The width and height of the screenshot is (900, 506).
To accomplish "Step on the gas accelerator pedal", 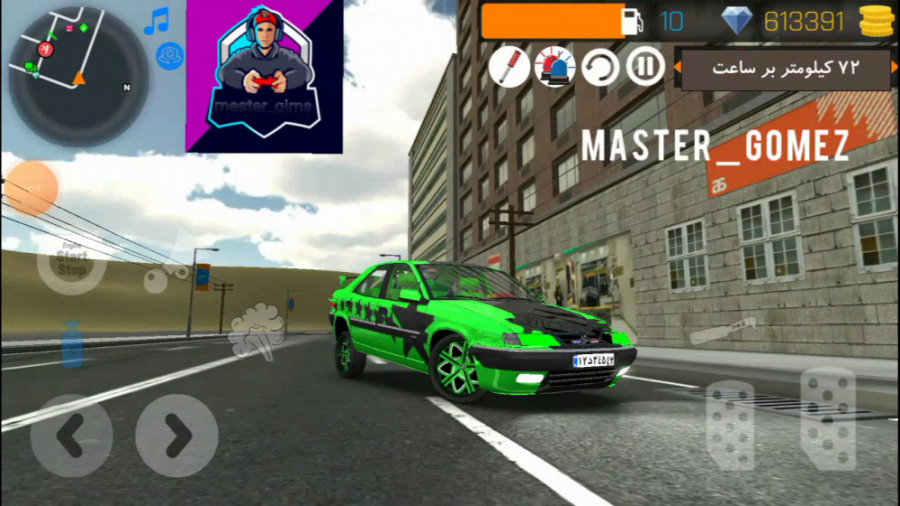I will [829, 417].
